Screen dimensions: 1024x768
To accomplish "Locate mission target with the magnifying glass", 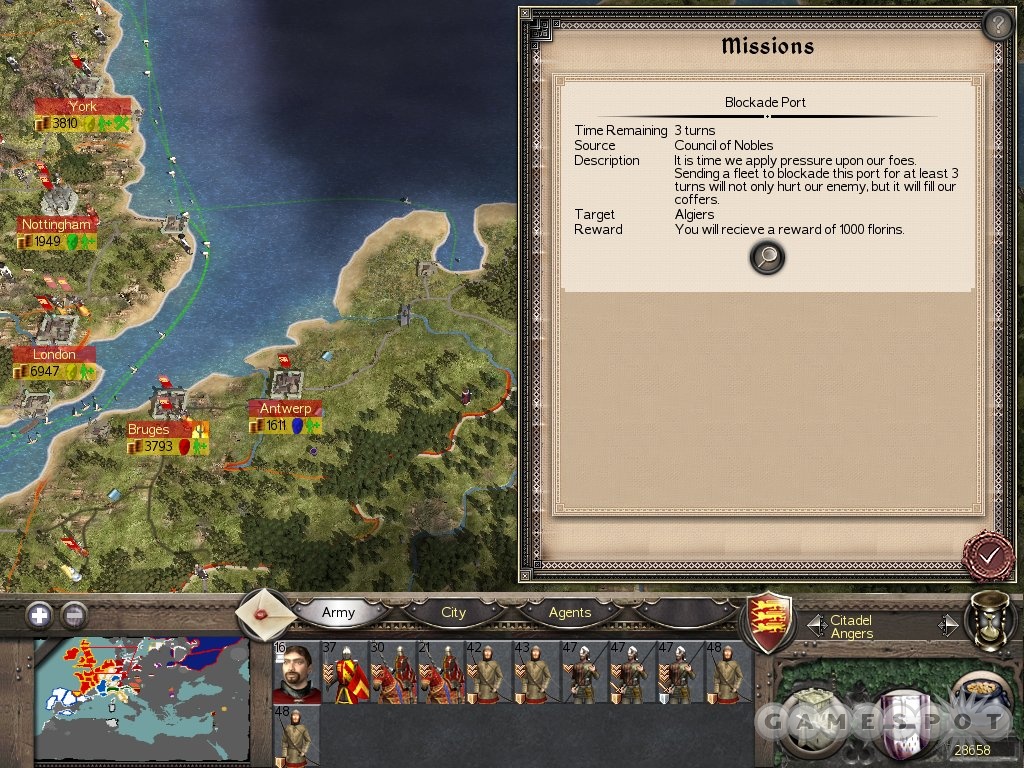I will pos(767,258).
